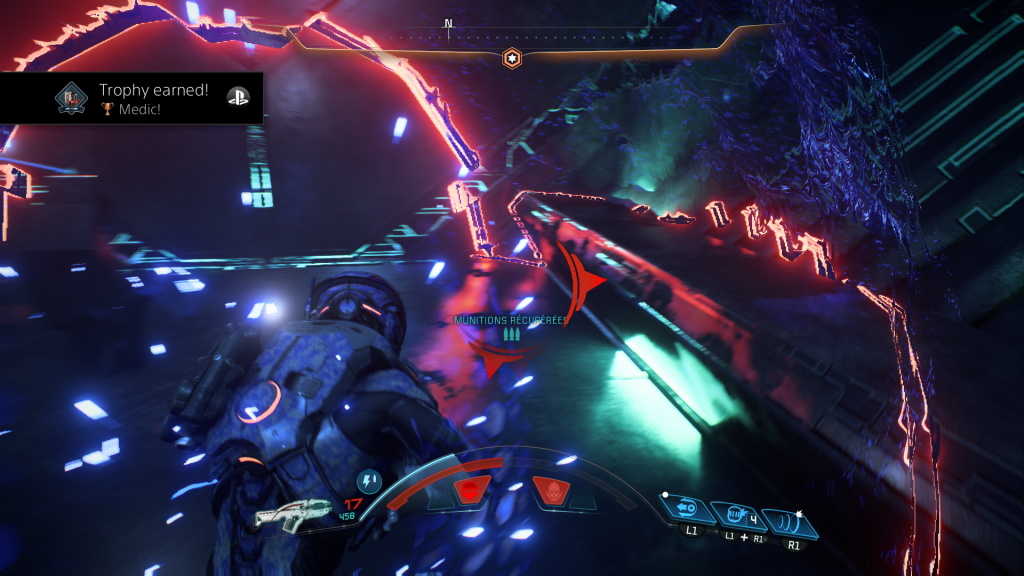Screen dimensions: 1024x576
Task: Click the hexagonal objective marker on compass
Action: [511, 58]
